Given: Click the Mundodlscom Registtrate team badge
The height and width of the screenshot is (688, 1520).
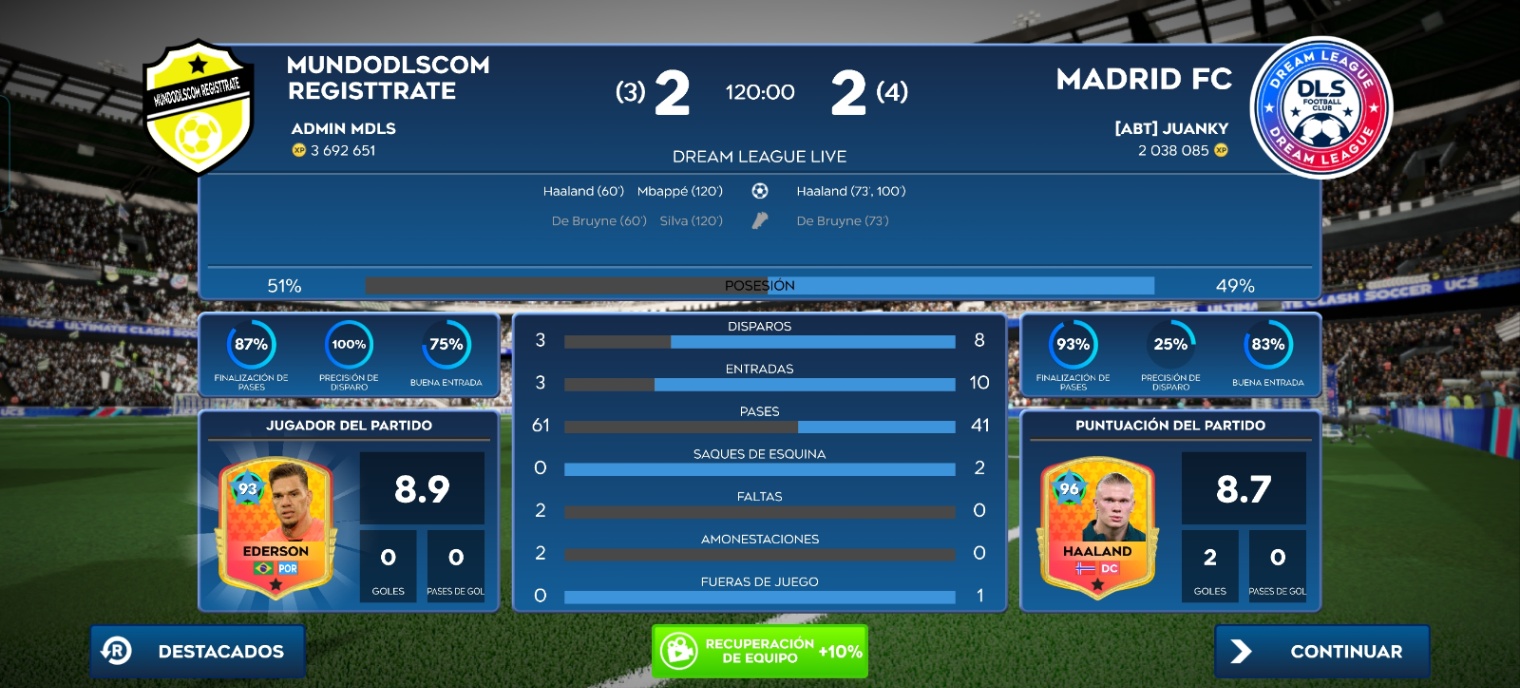Looking at the screenshot, I should point(198,106).
